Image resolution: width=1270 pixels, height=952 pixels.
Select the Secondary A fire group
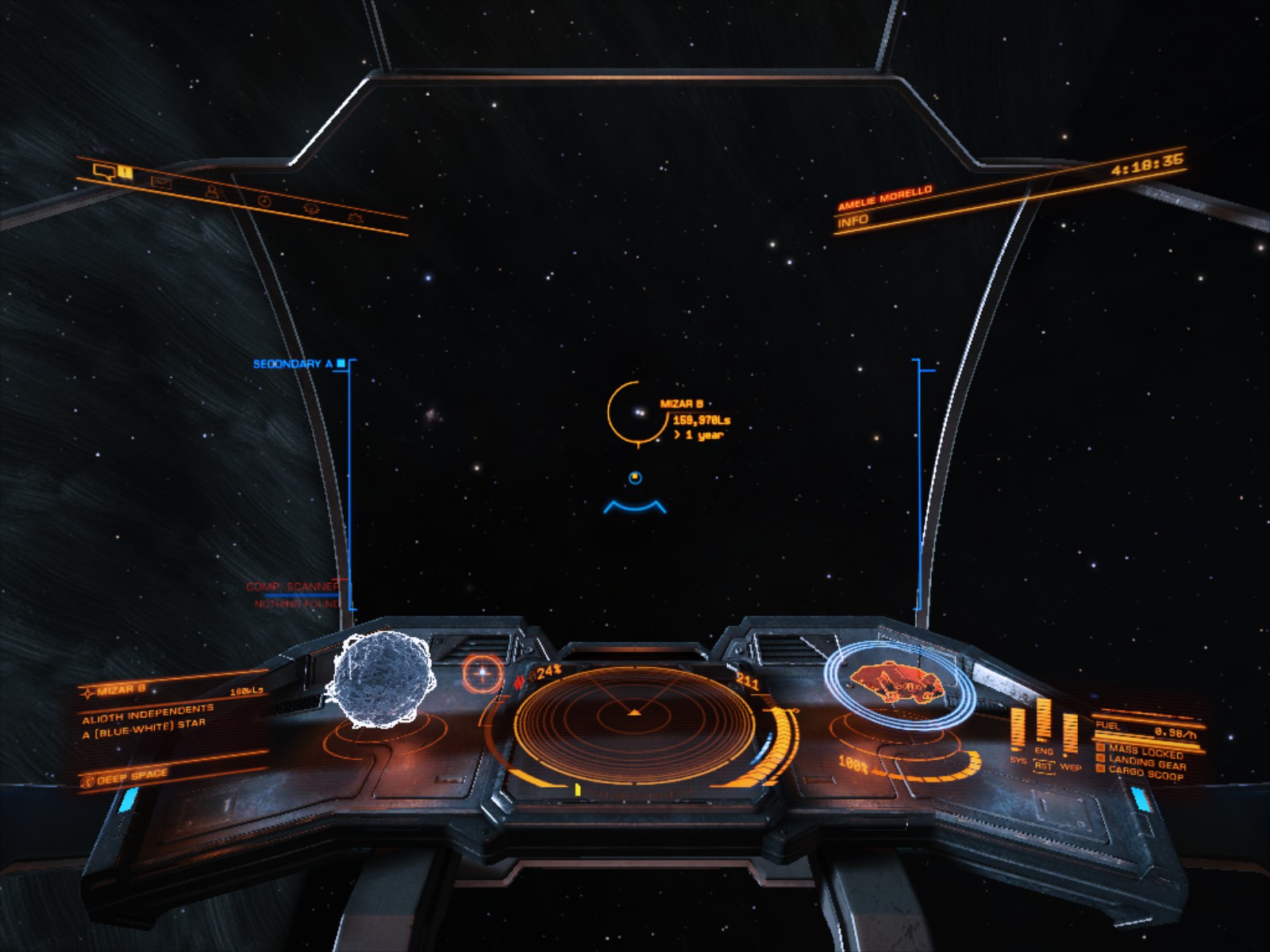pos(293,364)
